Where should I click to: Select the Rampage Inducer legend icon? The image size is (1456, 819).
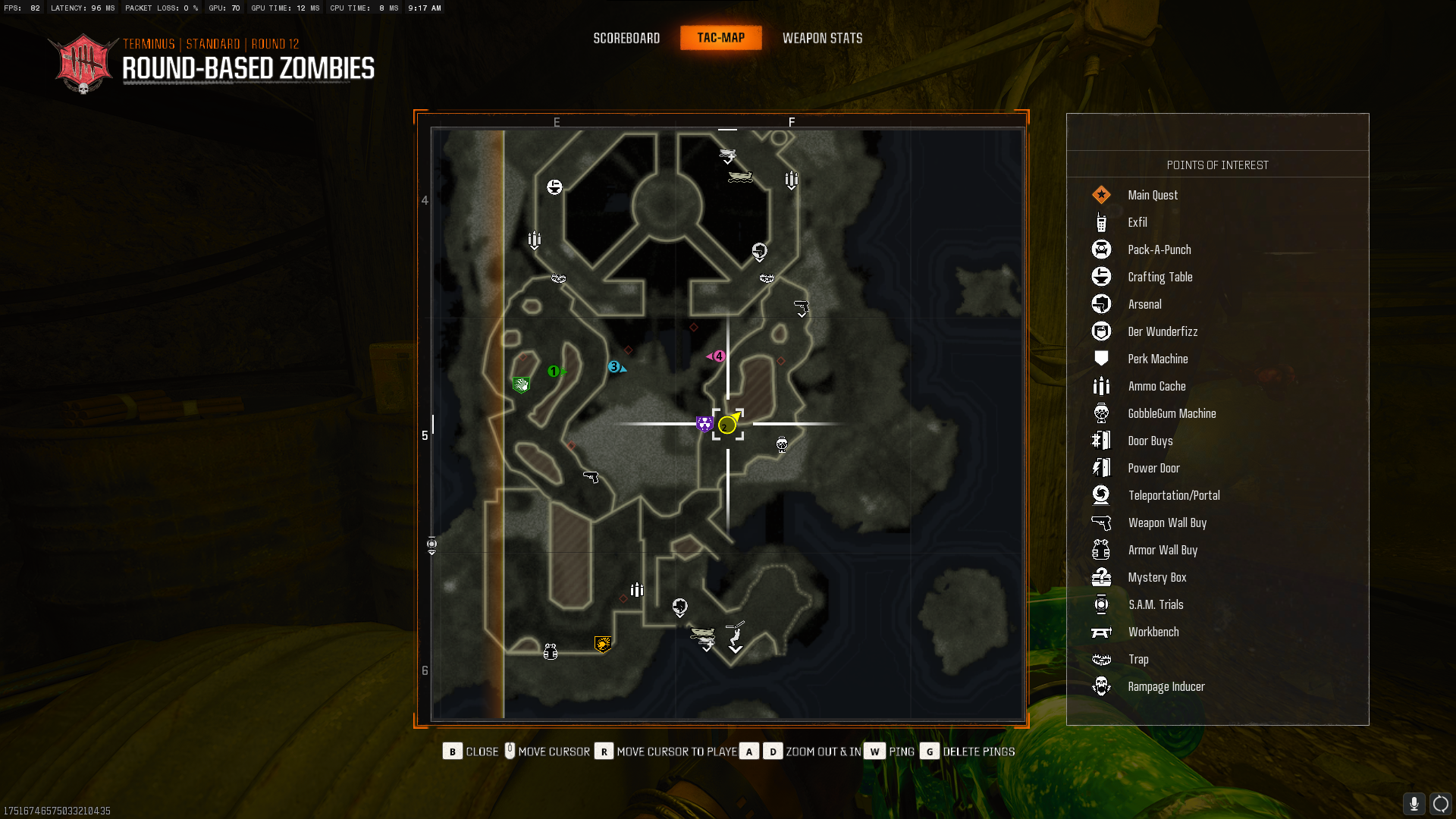1101,686
